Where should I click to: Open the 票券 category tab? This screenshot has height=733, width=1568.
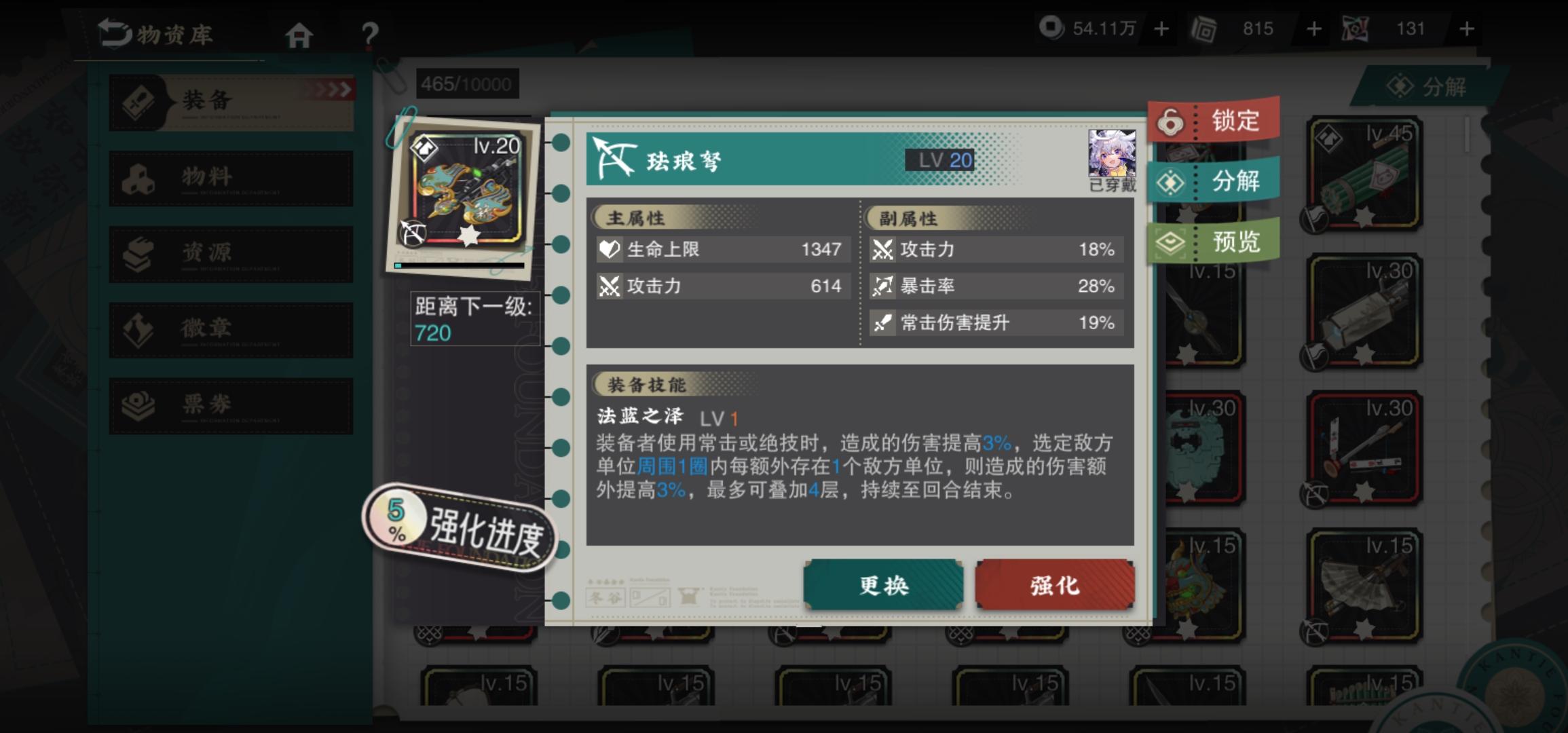point(231,405)
